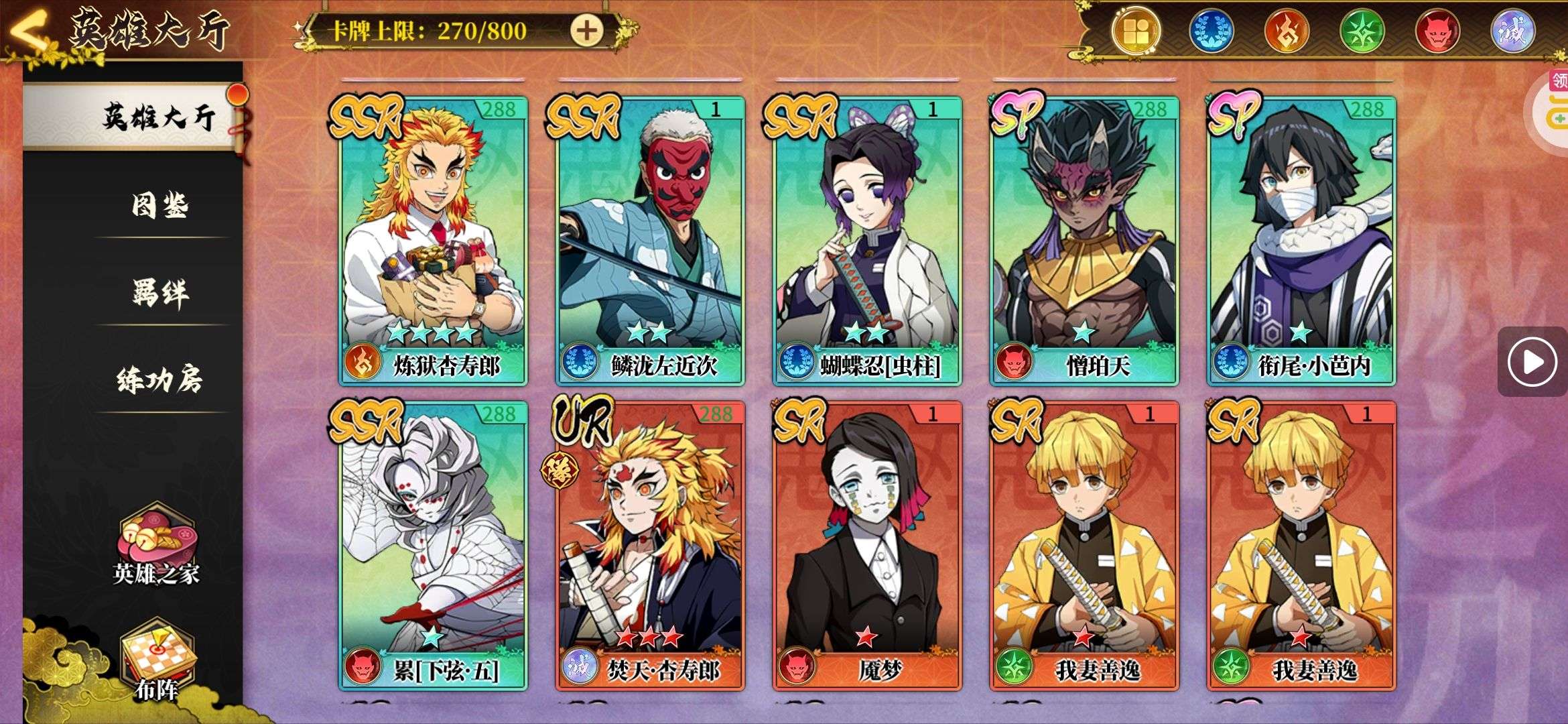Select the 鳞泷左近次 hero card
The height and width of the screenshot is (724, 1568).
pos(650,241)
